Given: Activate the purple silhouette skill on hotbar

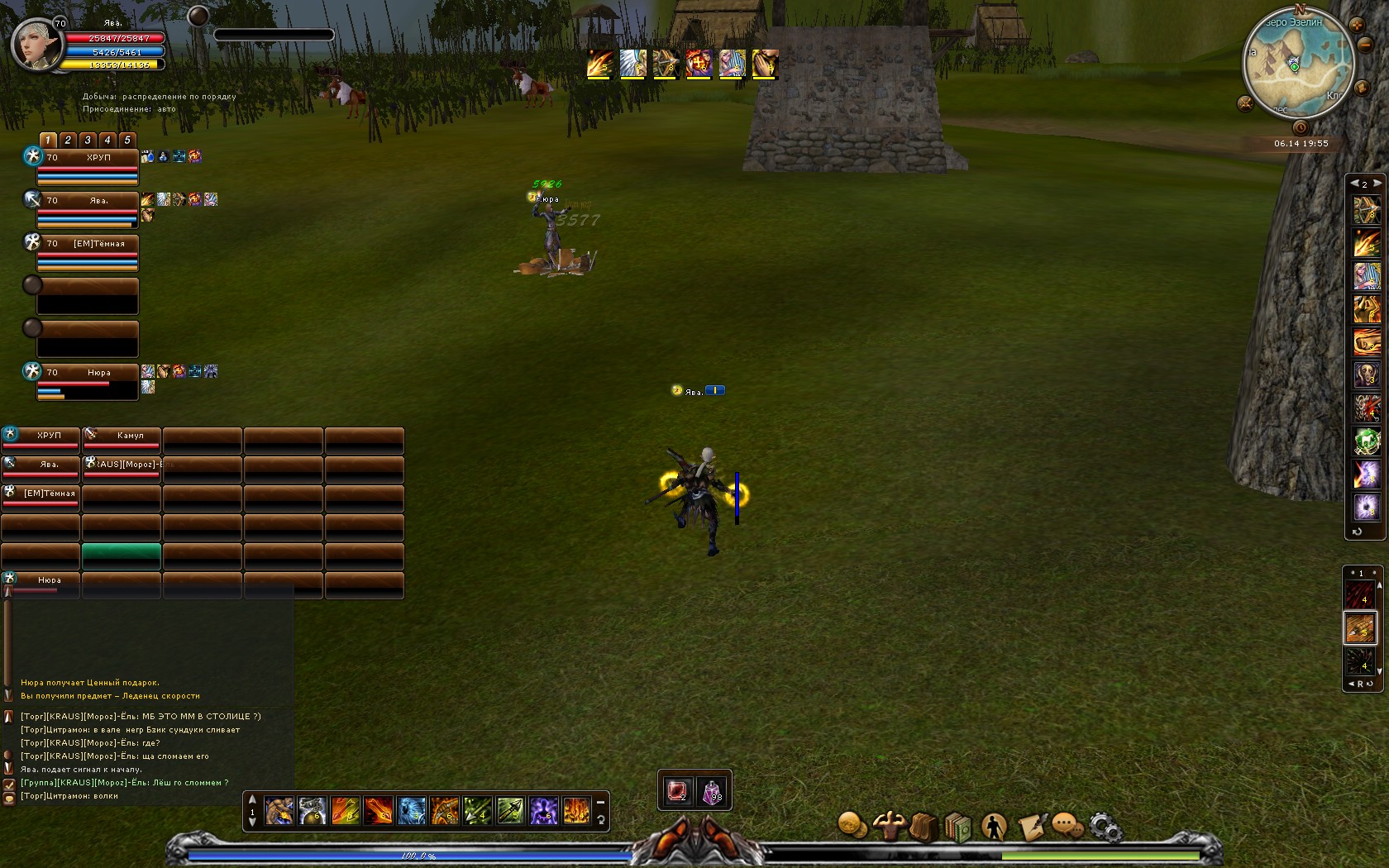Looking at the screenshot, I should pyautogui.click(x=543, y=811).
